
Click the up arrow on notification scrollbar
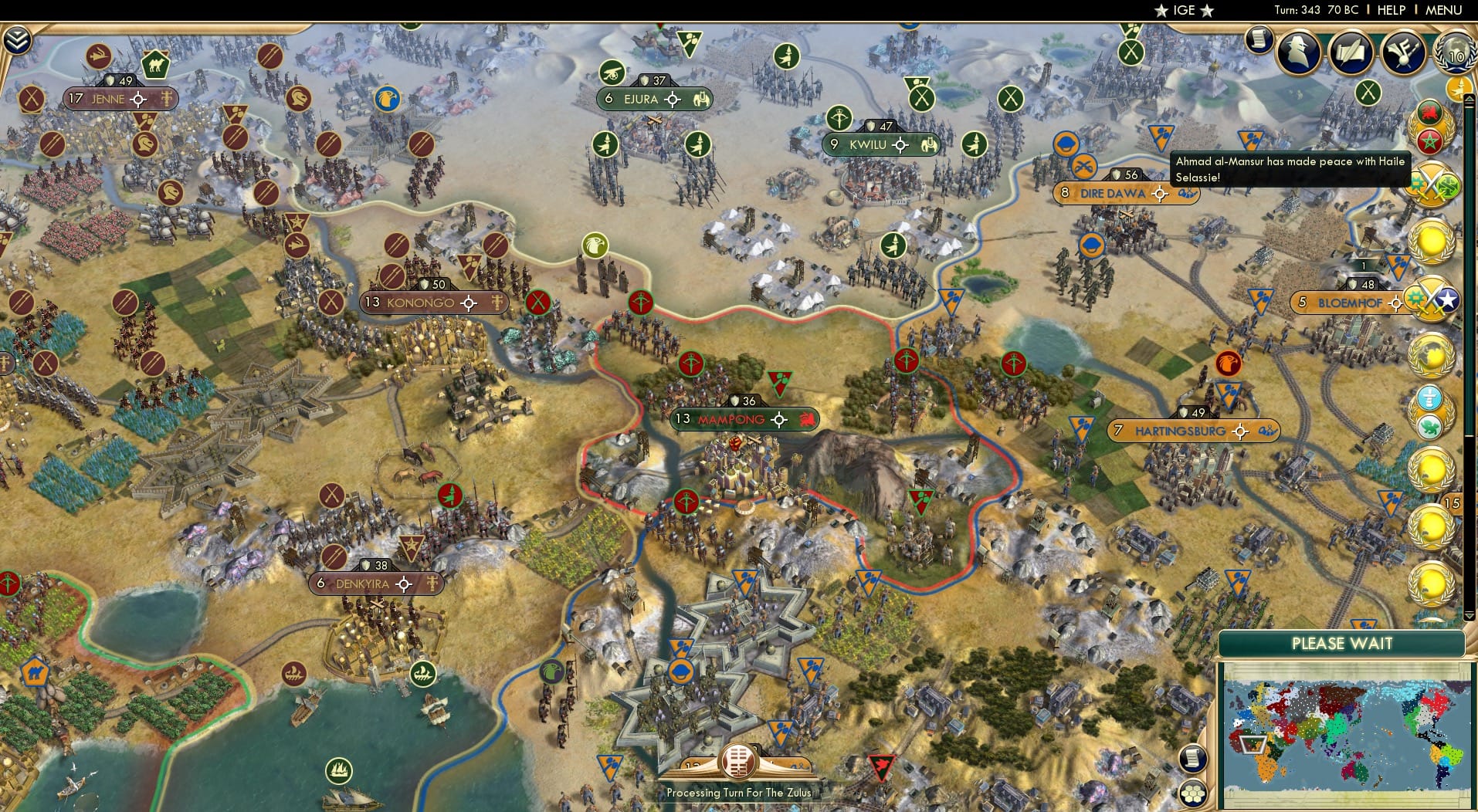(1468, 98)
